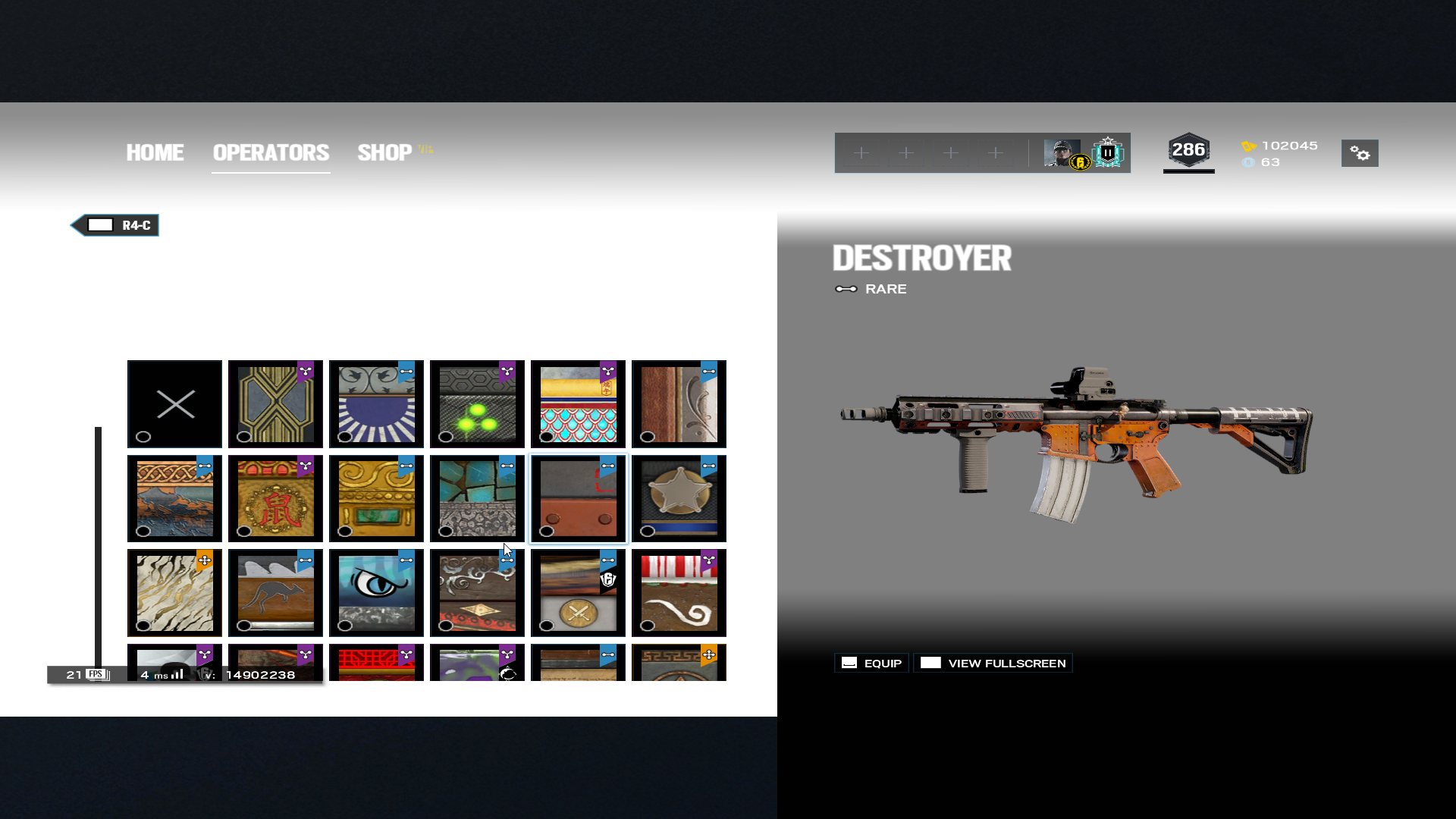Select the teal cracked stained-glass skin
This screenshot has height=819, width=1456.
coord(477,498)
